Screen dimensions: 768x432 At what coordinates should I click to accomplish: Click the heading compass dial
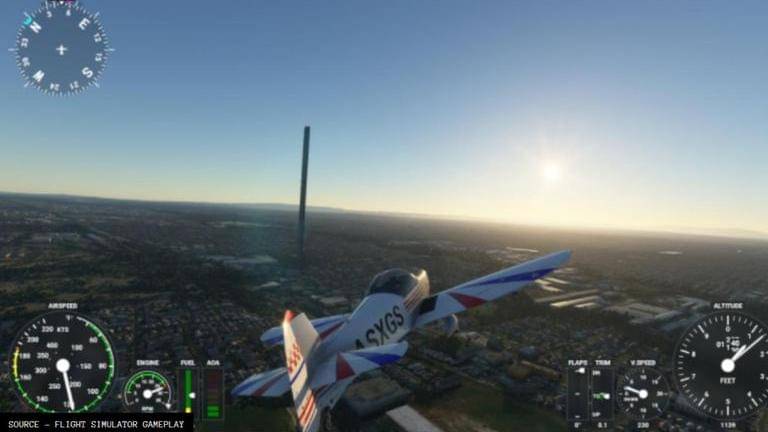pos(61,48)
